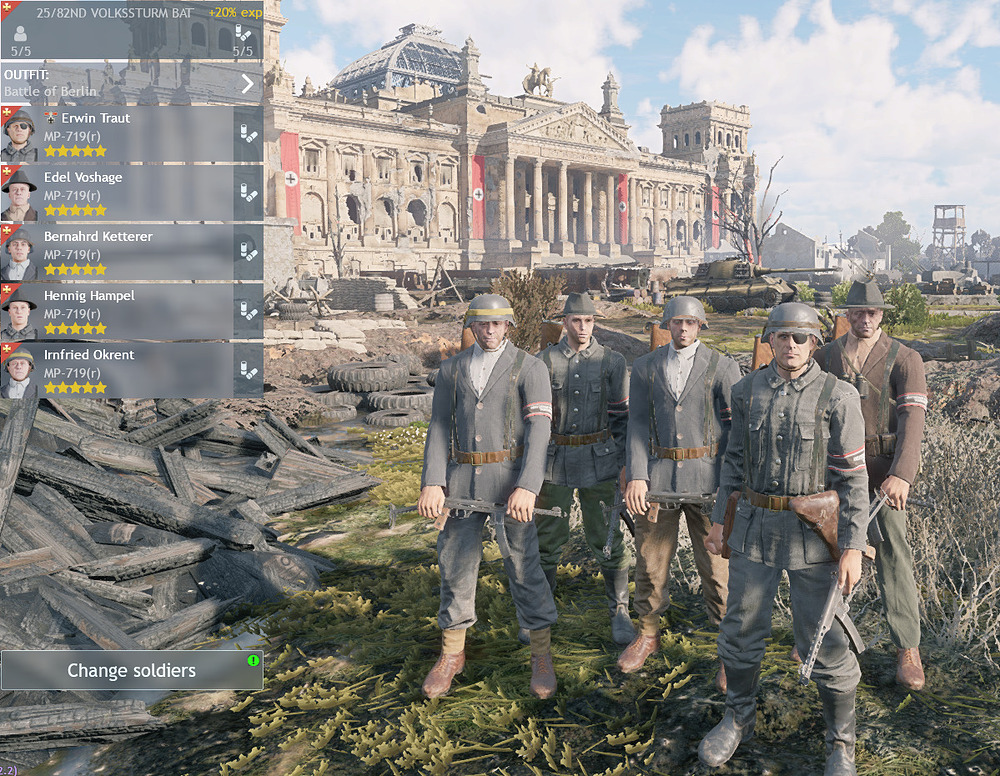Click Hennig Hampel's medkit icon
The image size is (1000, 776).
[248, 311]
